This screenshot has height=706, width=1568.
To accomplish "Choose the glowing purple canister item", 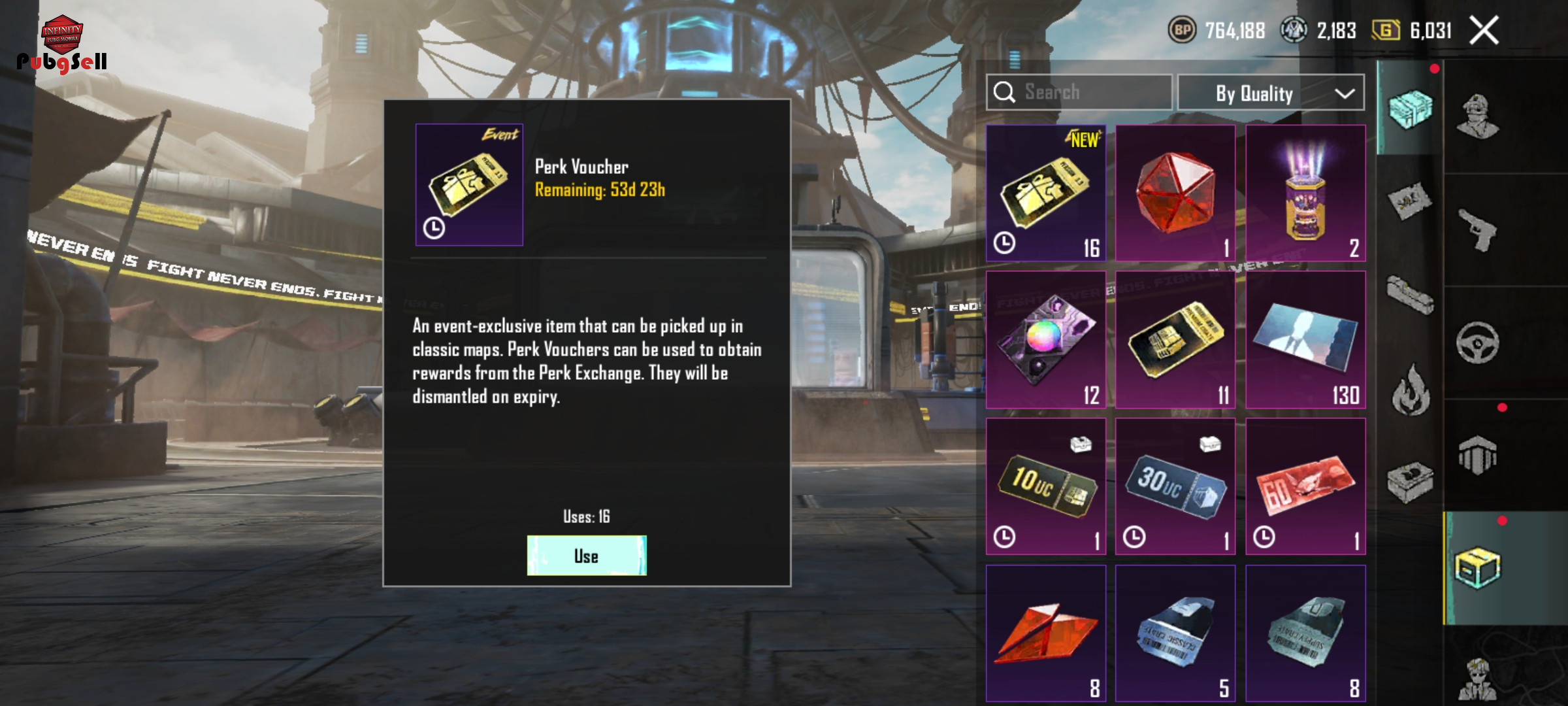I will click(x=1305, y=193).
